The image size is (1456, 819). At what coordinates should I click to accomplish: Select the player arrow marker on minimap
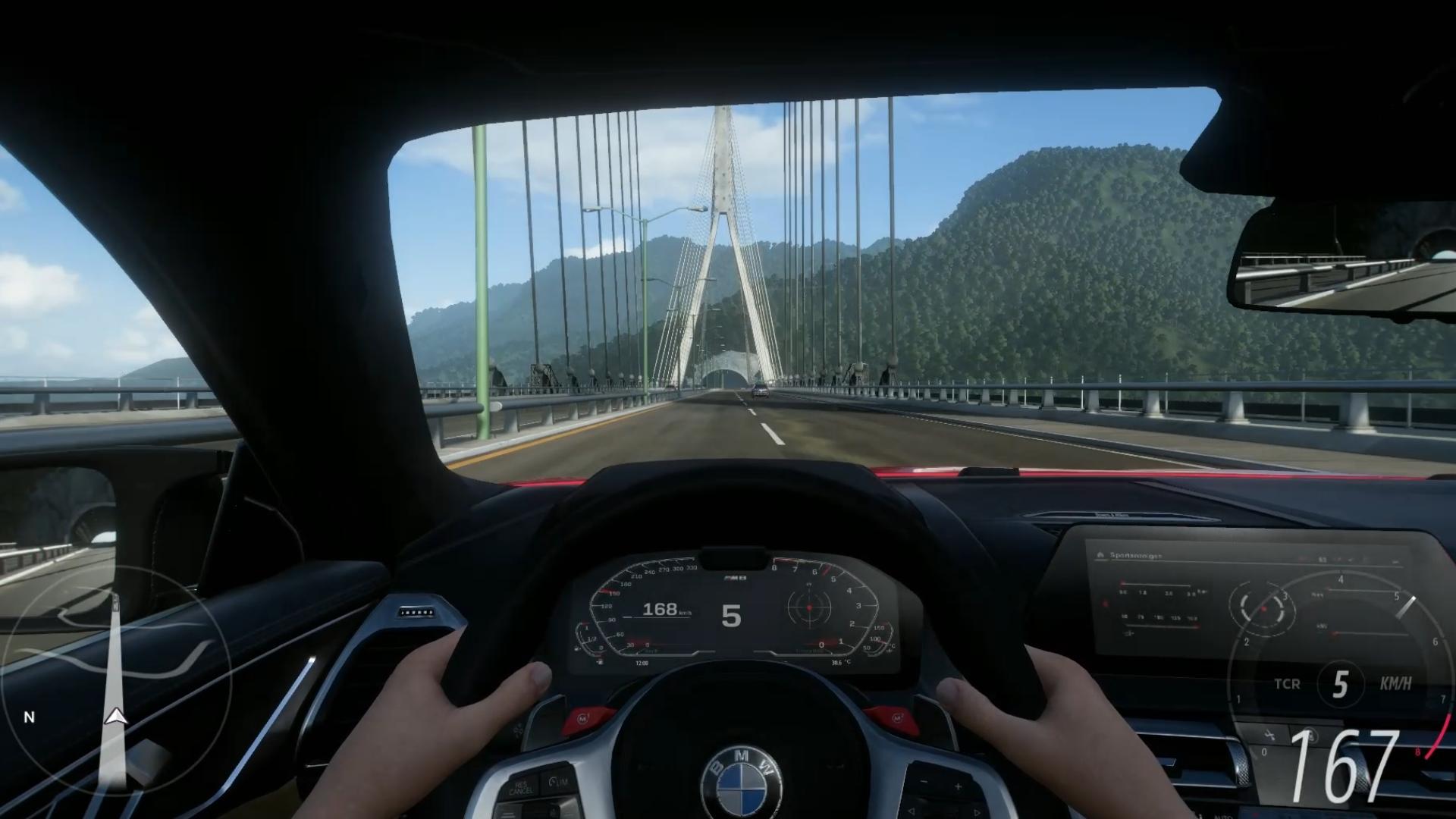(115, 717)
